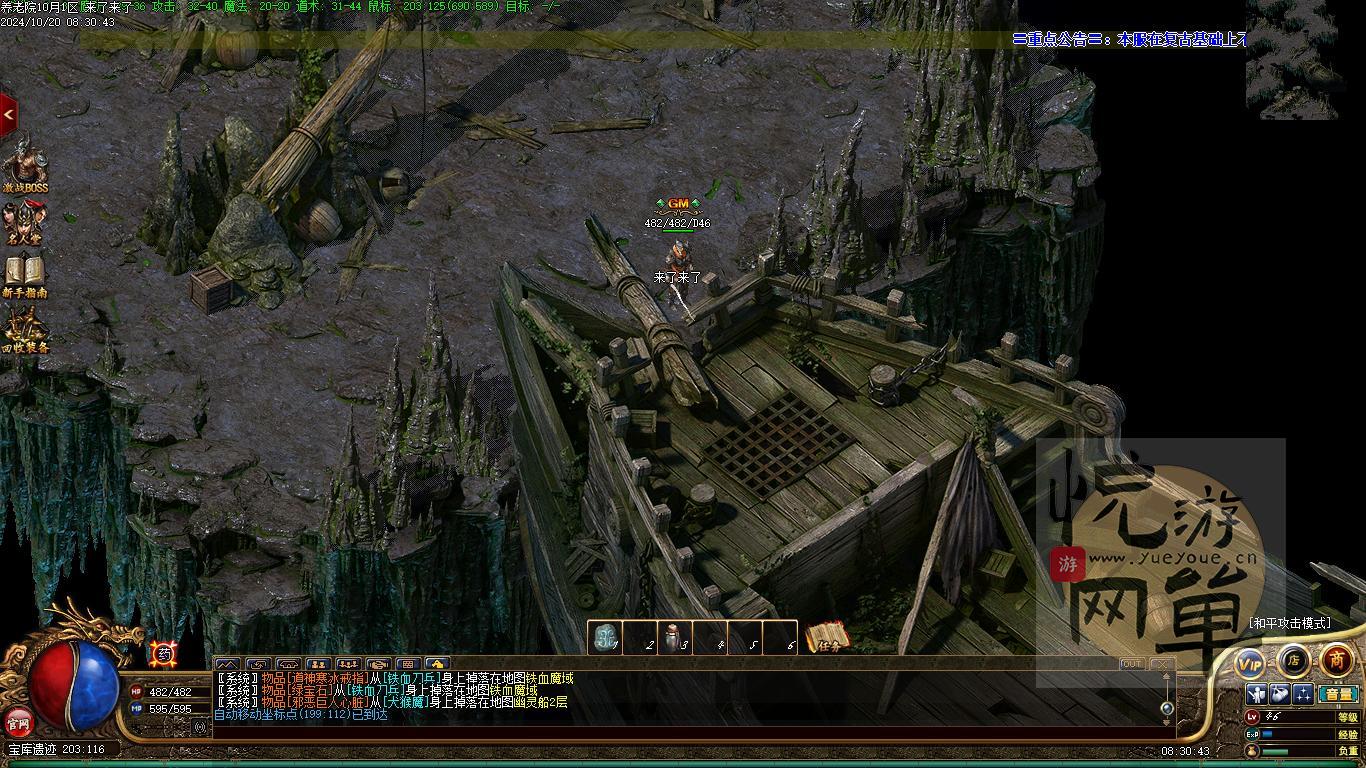Open the 任务 quest book
This screenshot has width=1366, height=768.
click(x=827, y=637)
